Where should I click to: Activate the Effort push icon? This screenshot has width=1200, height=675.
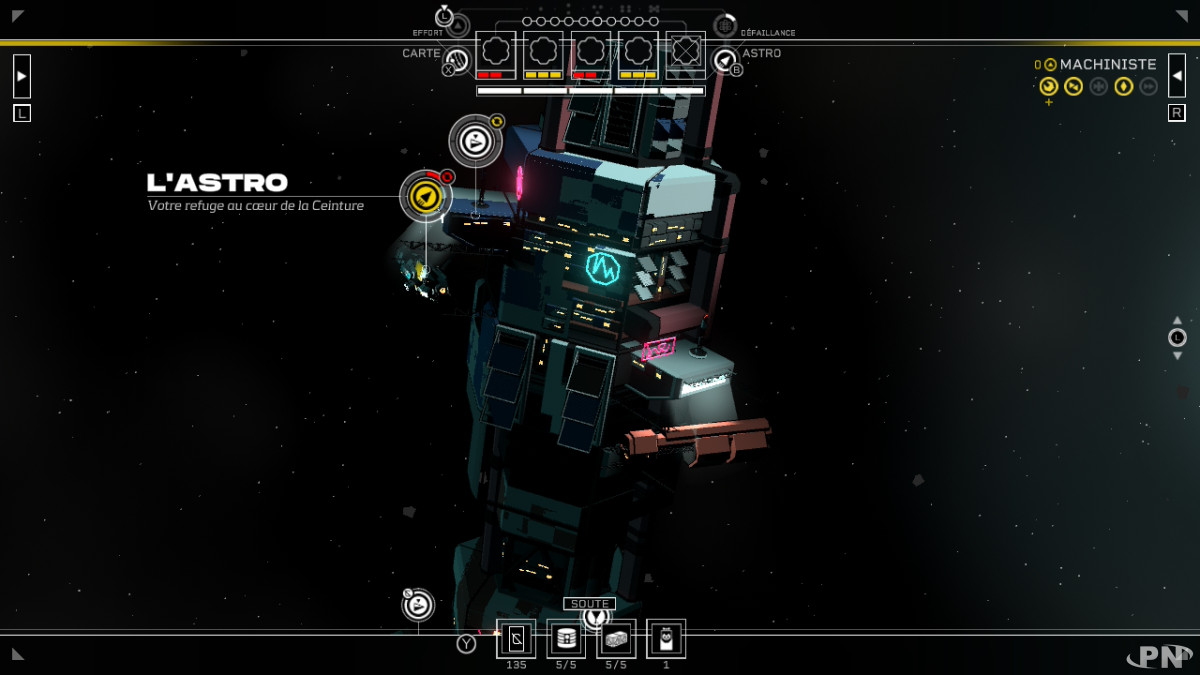pos(457,25)
